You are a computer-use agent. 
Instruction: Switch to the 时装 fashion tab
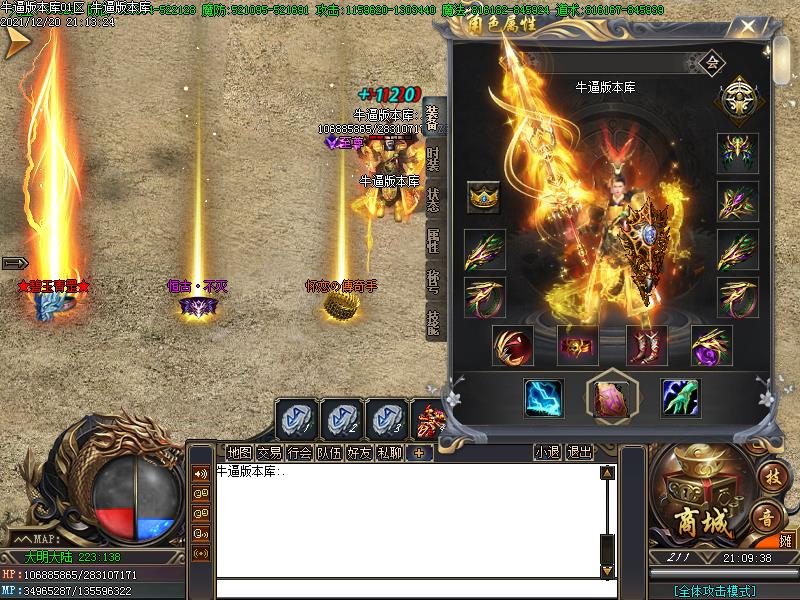[x=433, y=159]
